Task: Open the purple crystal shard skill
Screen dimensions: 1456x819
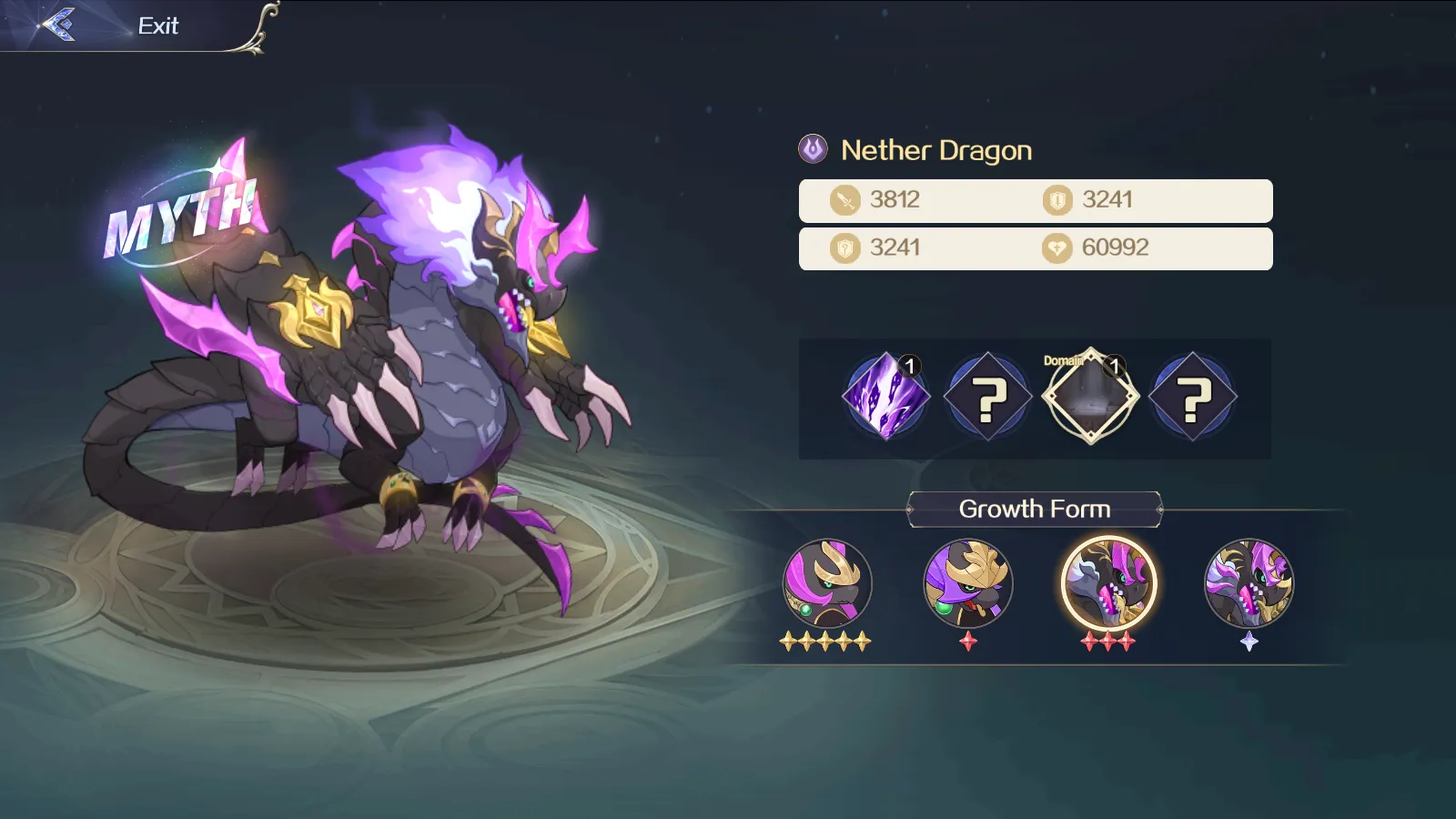Action: [x=884, y=396]
